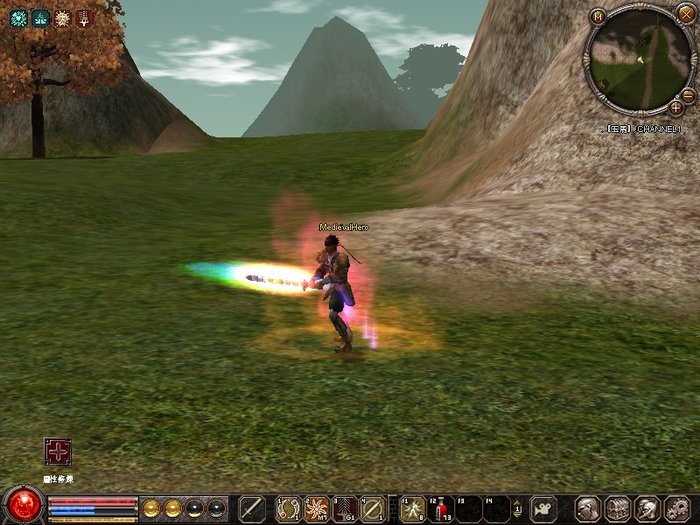Close the minimap with the X button
700x525 pixels.
pyautogui.click(x=685, y=13)
